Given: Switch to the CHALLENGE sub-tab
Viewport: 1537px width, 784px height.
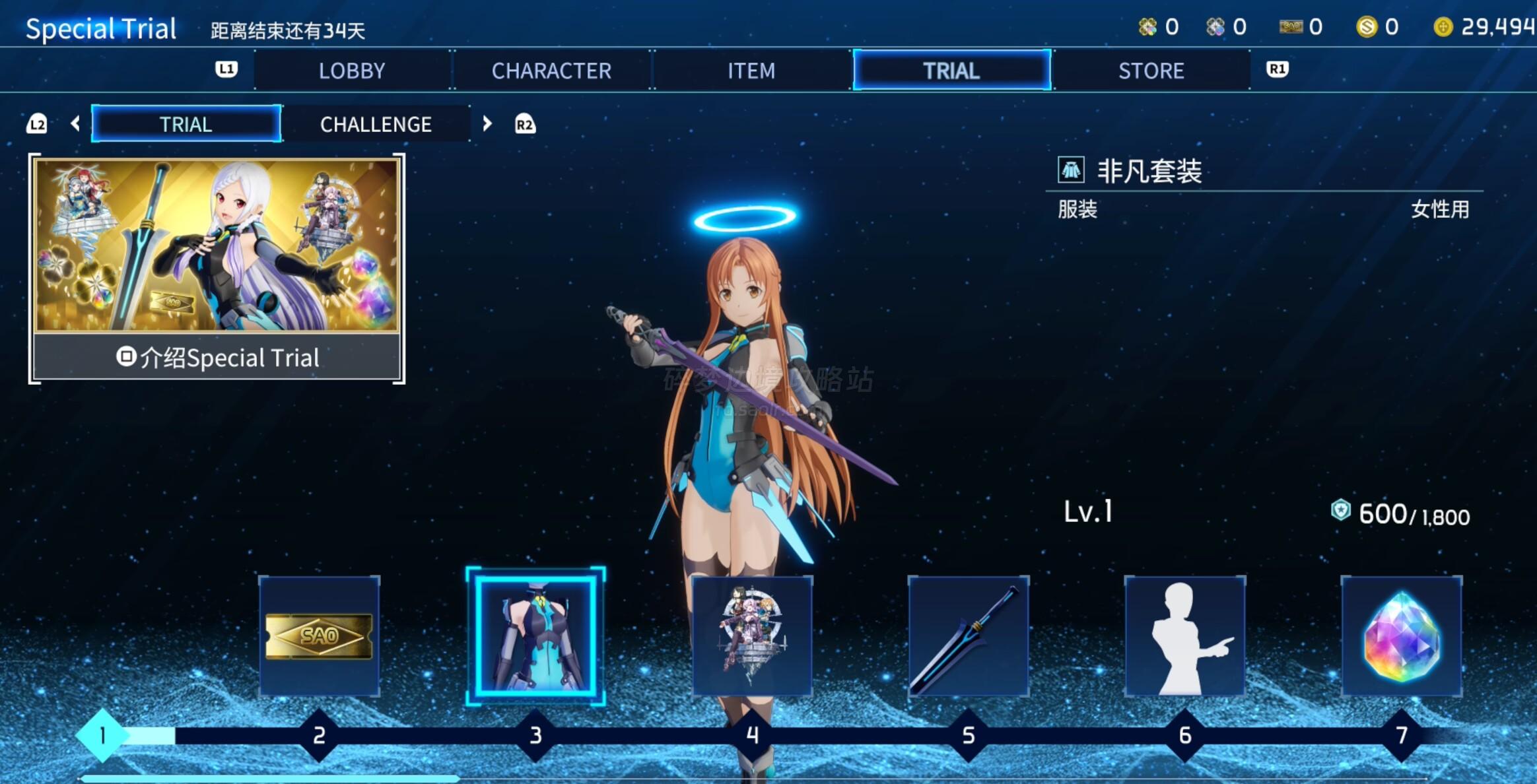Looking at the screenshot, I should click(x=376, y=124).
